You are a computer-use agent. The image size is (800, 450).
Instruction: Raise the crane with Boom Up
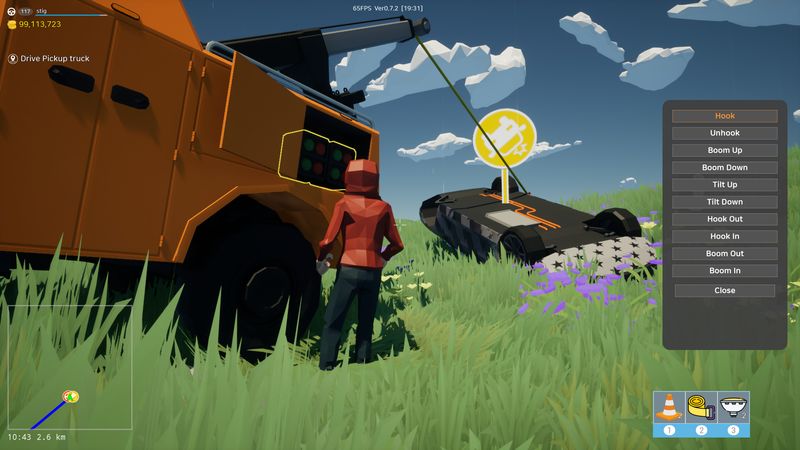(724, 150)
